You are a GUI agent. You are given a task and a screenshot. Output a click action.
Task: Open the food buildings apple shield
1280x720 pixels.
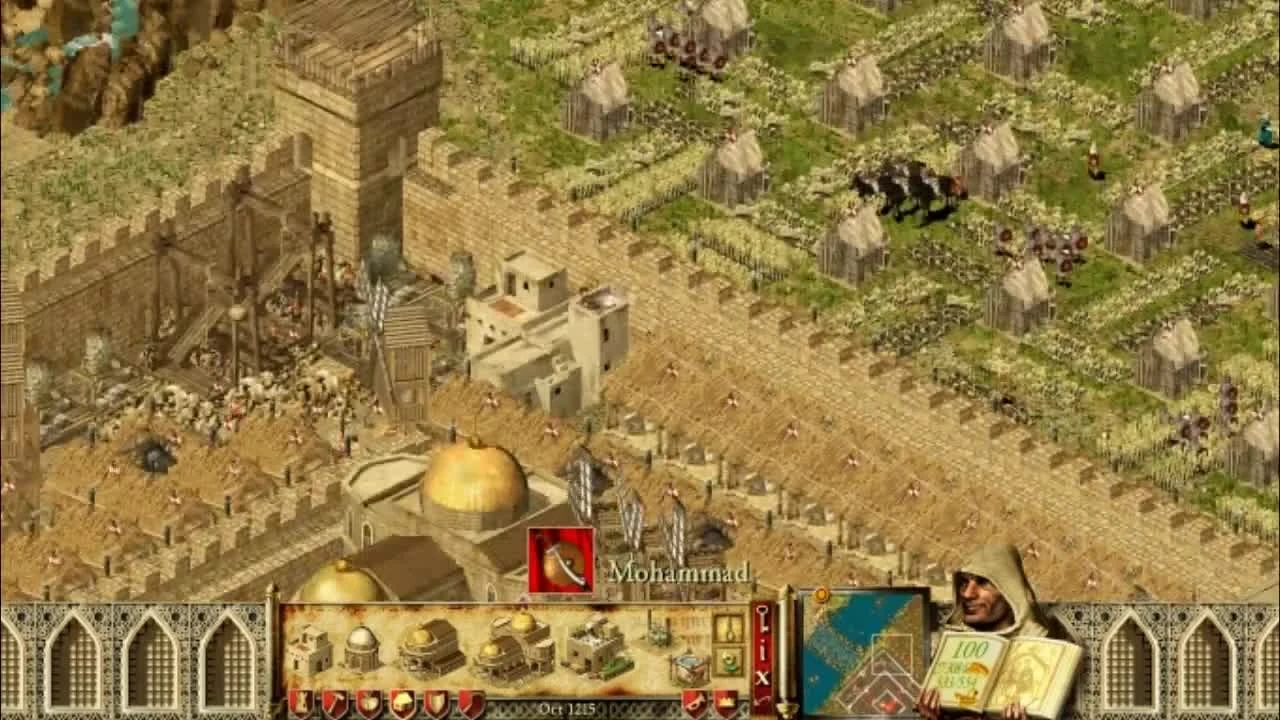tap(370, 703)
